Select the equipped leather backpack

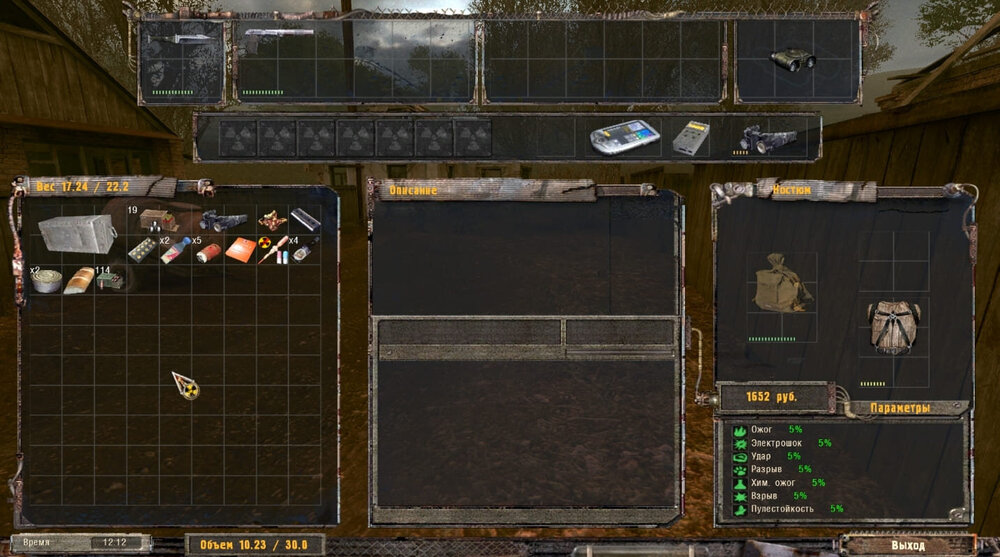[x=892, y=327]
